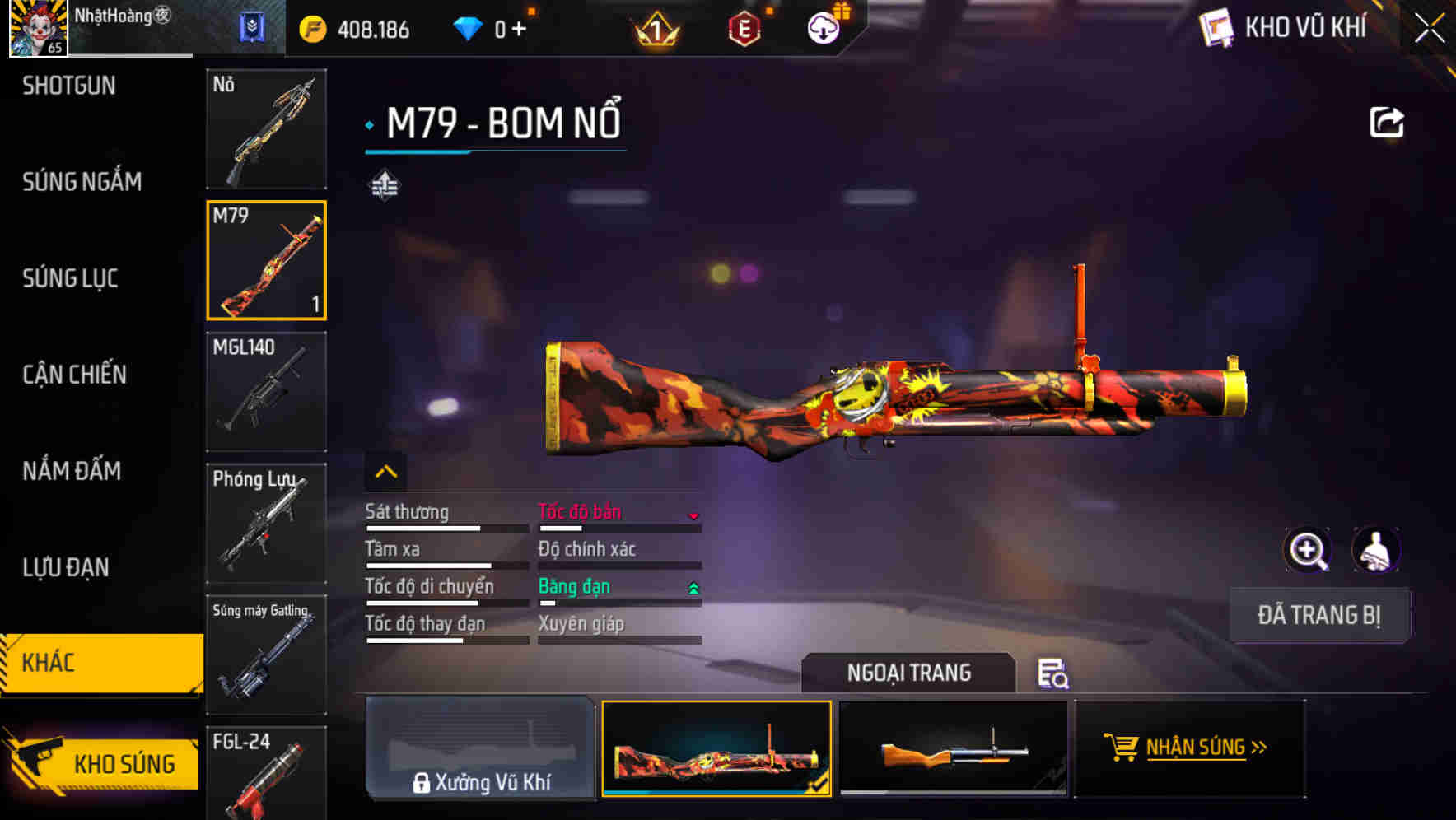
Task: Open the cloud download gift icon
Action: coord(822,27)
